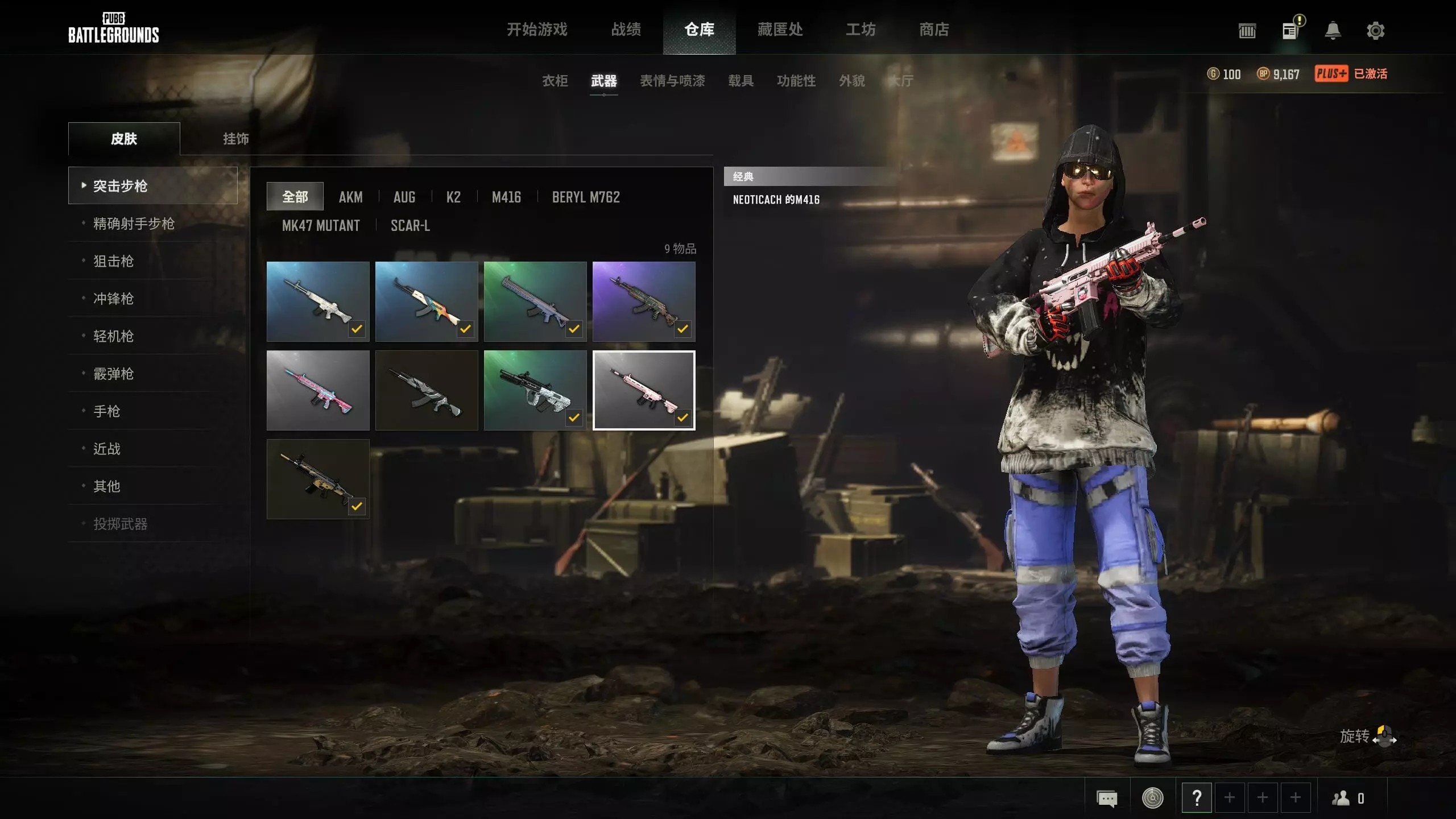Filter skins by M416
This screenshot has height=819, width=1456.
point(506,197)
